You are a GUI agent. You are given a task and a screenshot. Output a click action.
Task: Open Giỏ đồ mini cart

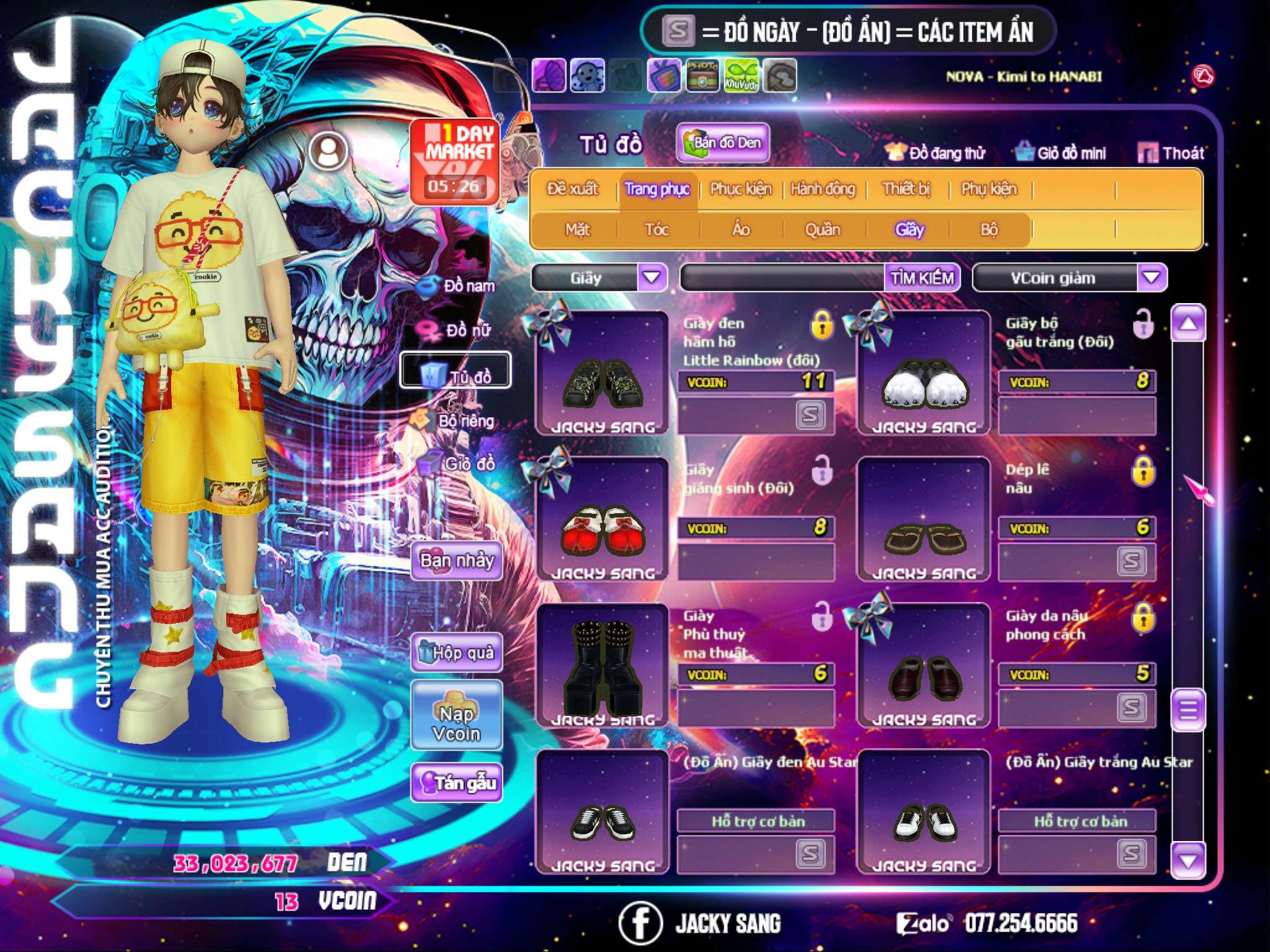(1061, 153)
